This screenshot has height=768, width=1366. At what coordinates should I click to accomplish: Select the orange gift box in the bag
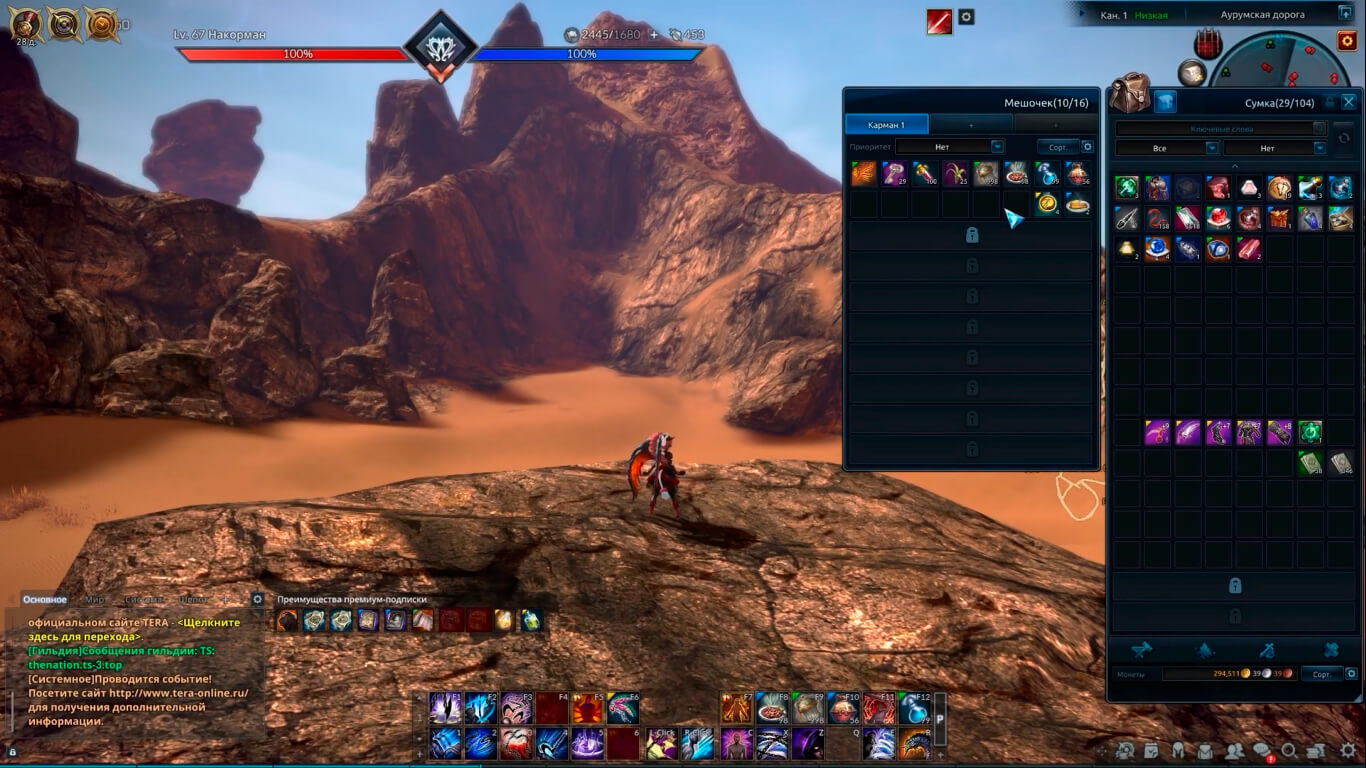[x=1279, y=218]
